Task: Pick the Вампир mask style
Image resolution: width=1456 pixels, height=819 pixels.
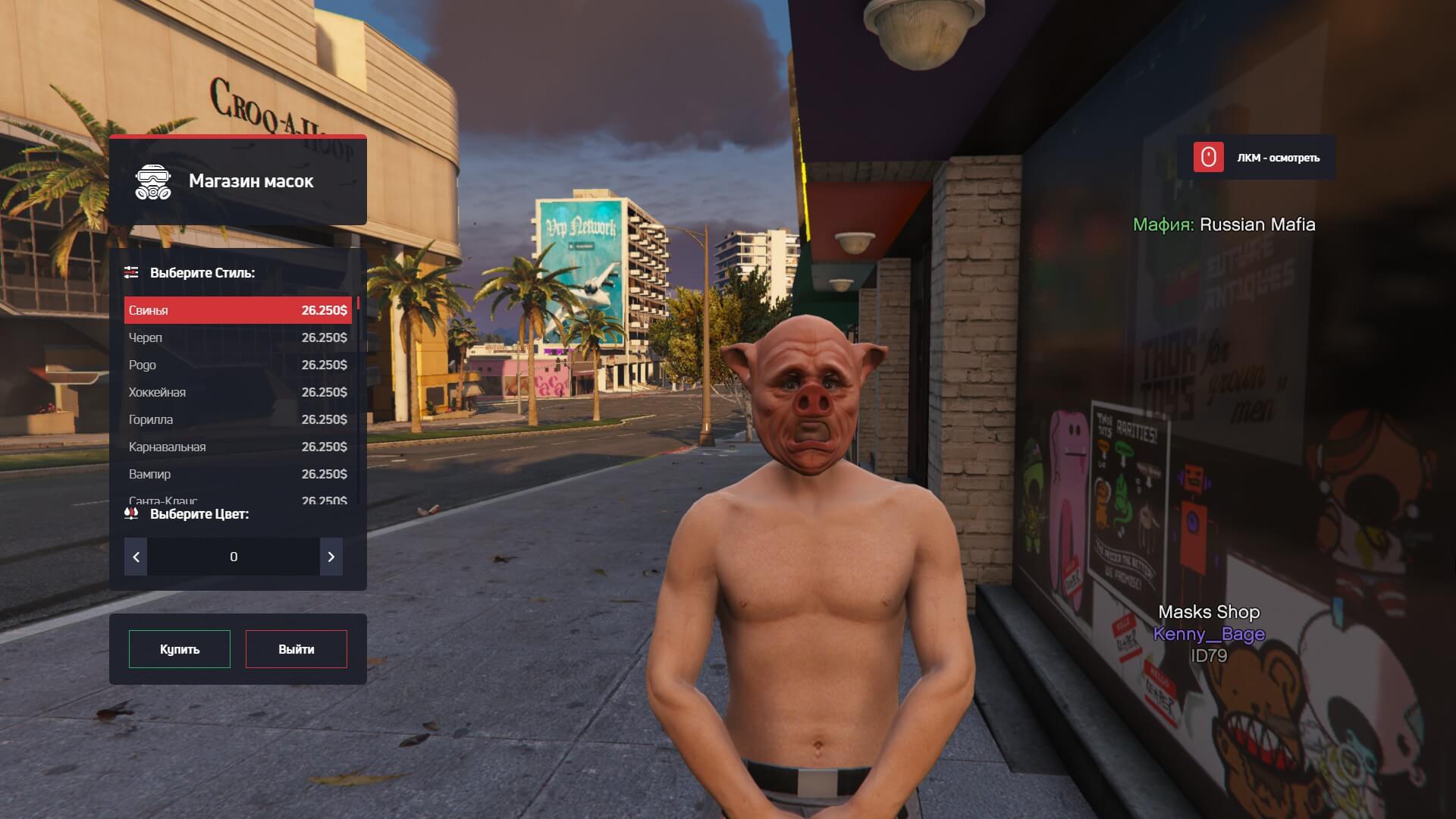Action: click(x=237, y=474)
